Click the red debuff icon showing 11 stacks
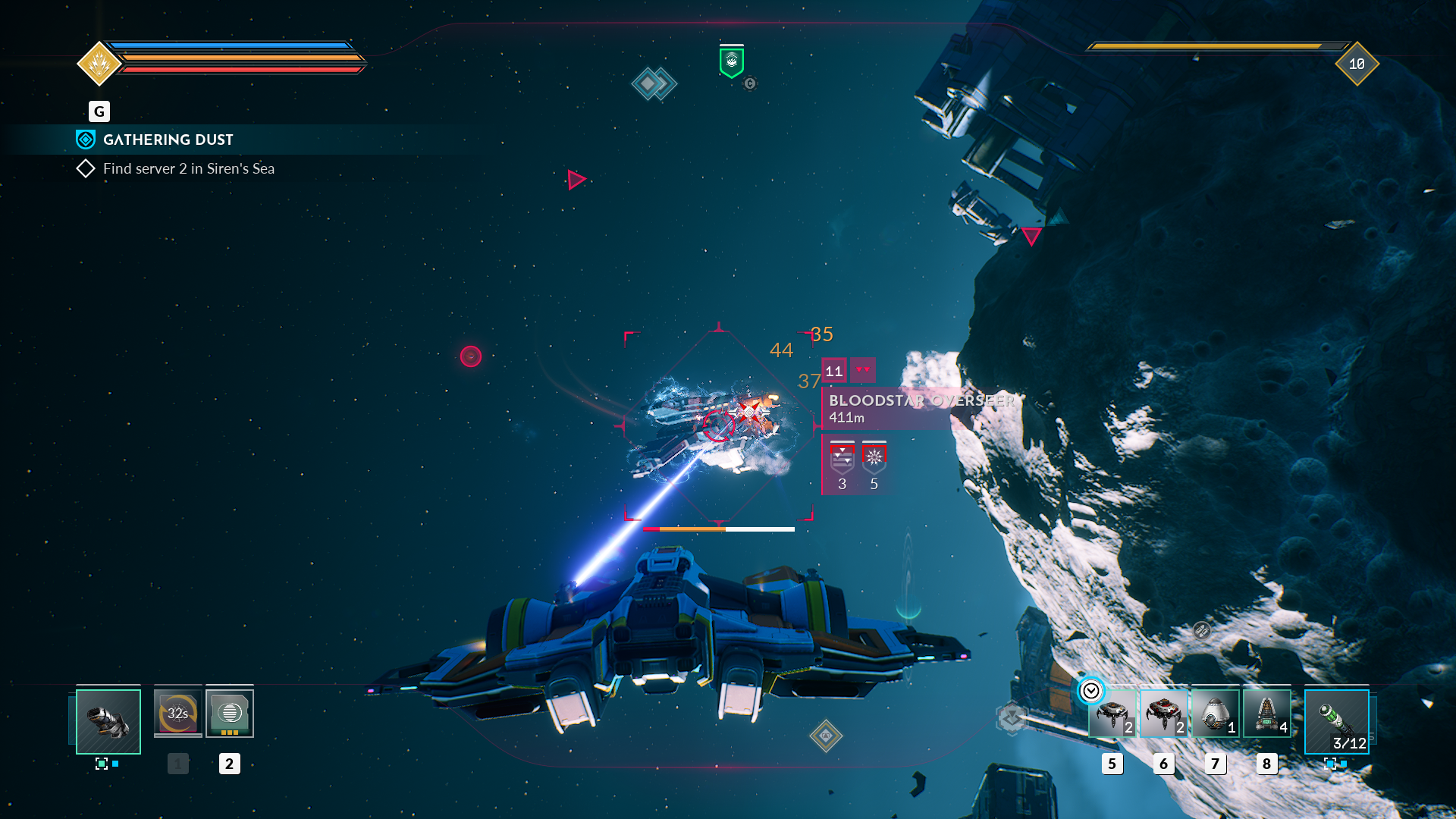The width and height of the screenshot is (1456, 819). [833, 370]
